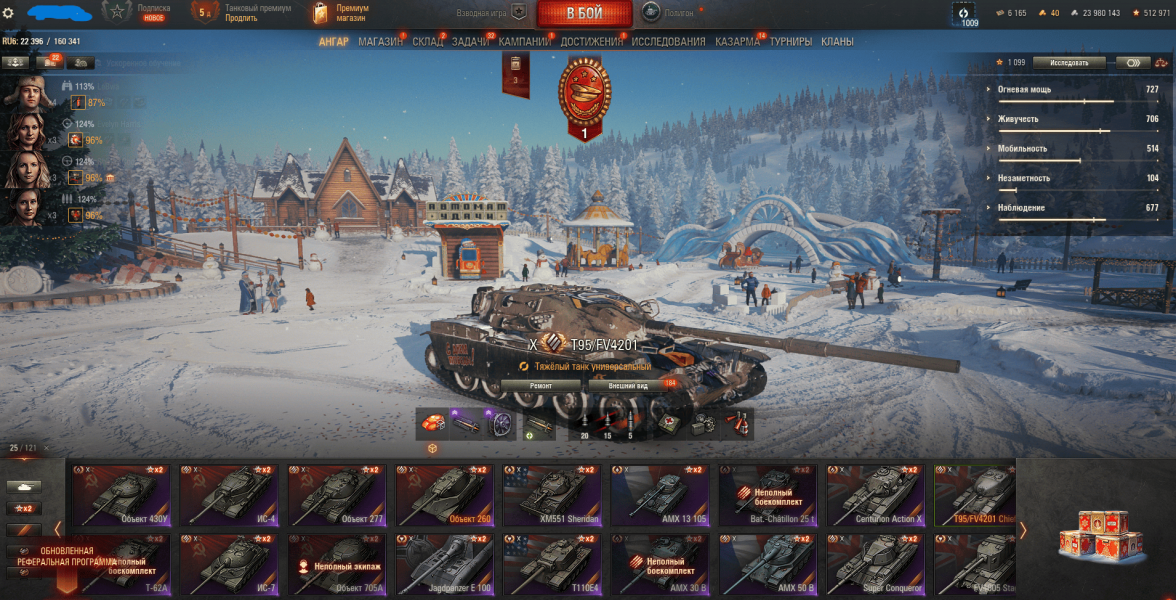Go to the ЗАДАЧИ tab
This screenshot has width=1176, height=600.
[x=470, y=42]
